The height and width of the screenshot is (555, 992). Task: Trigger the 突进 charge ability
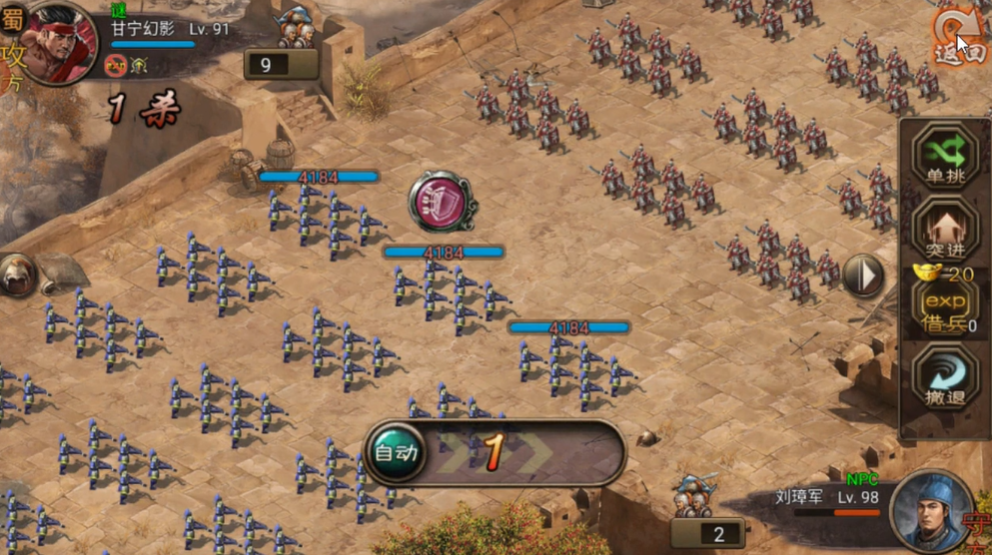pos(944,228)
